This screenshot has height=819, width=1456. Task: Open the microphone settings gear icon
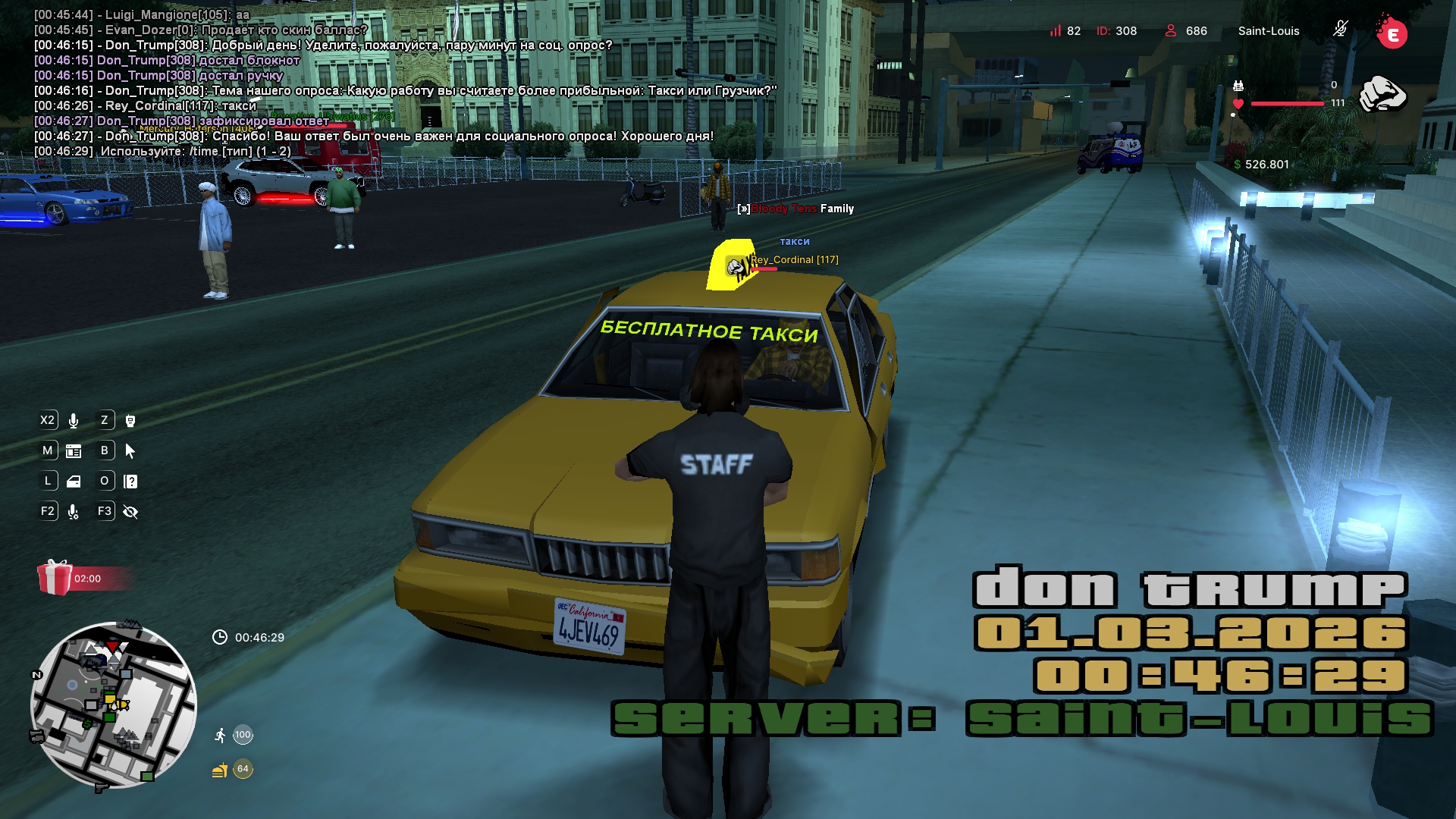74,512
